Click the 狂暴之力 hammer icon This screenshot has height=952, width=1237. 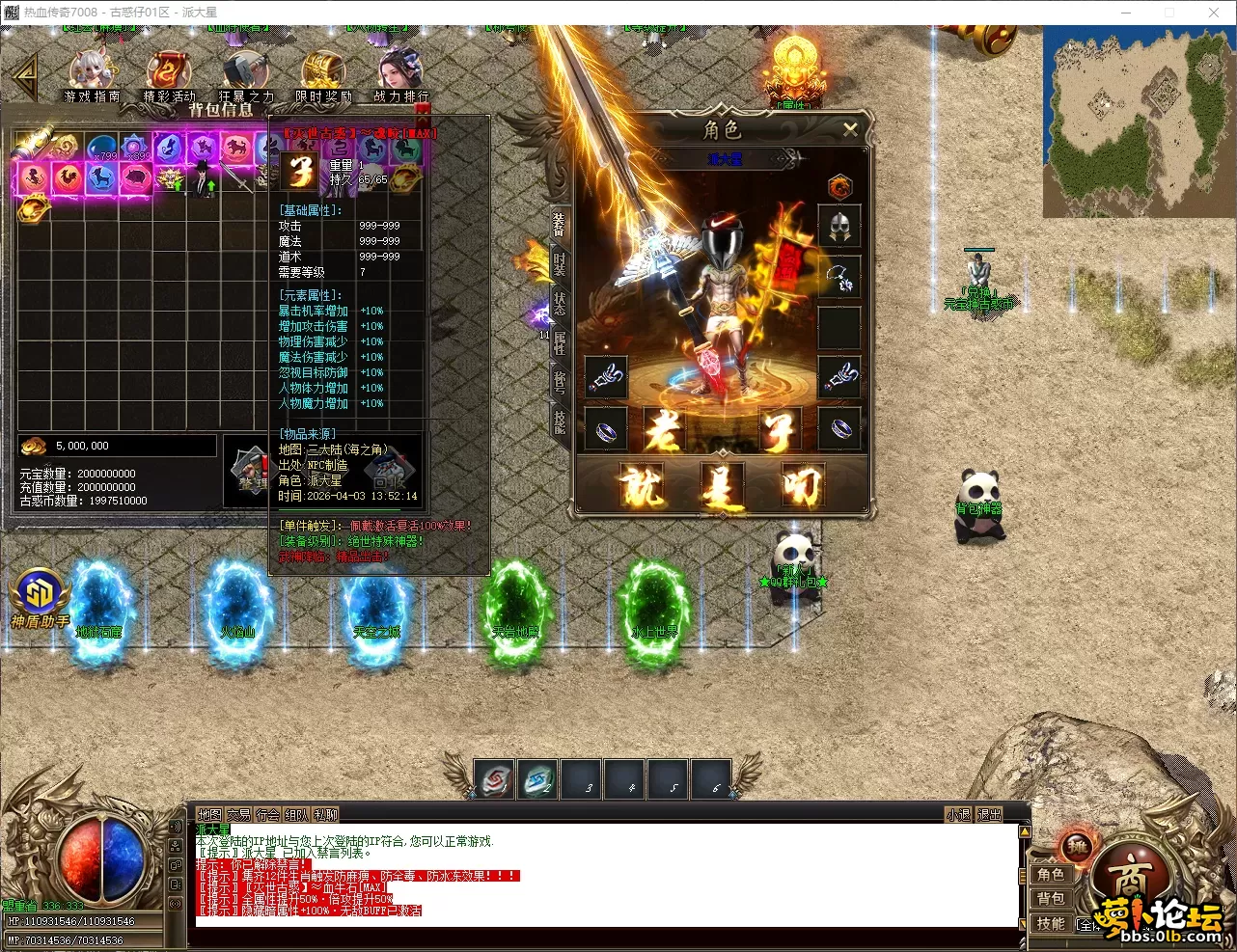[246, 74]
